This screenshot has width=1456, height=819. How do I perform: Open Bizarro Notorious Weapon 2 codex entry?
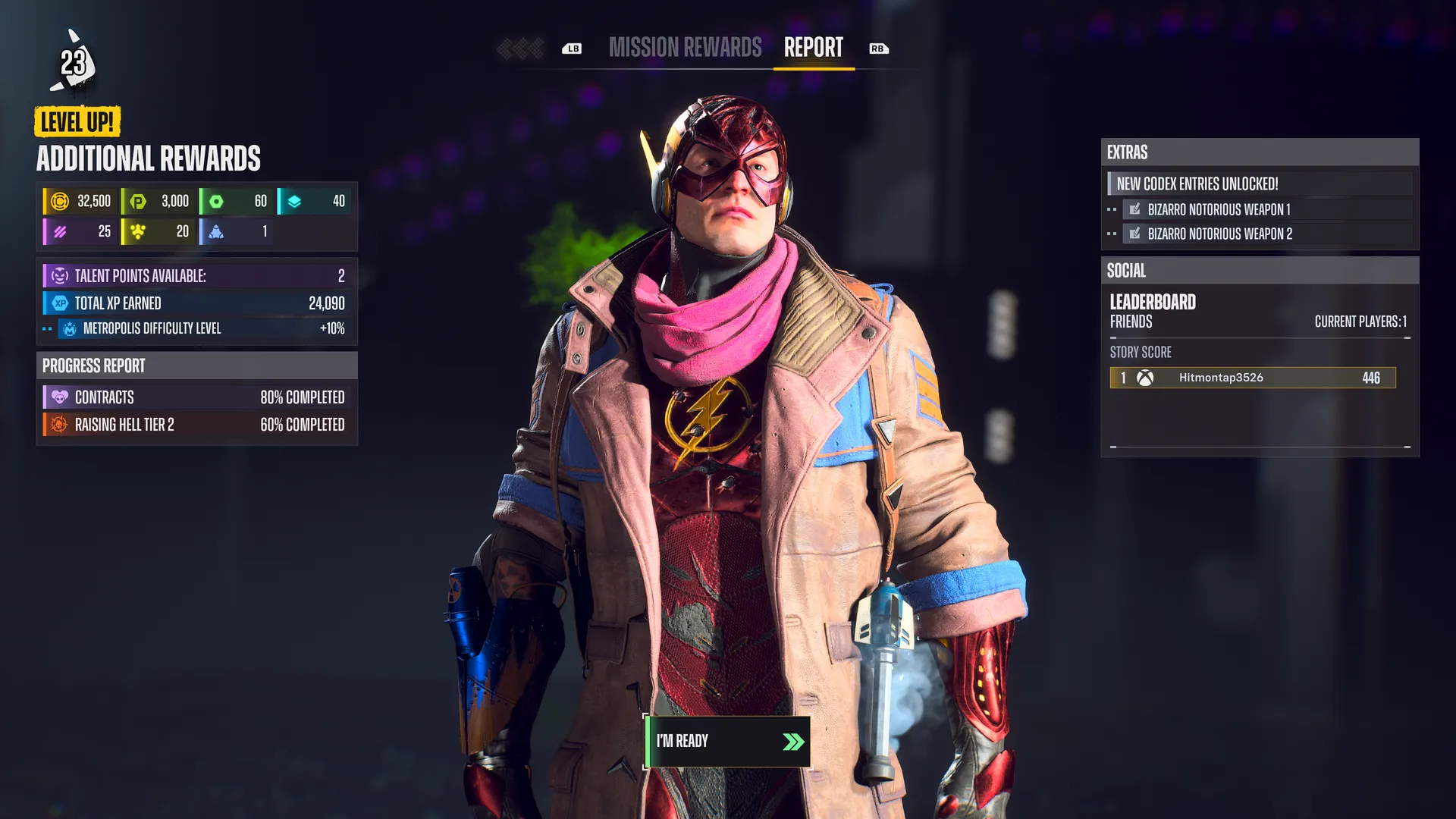click(x=1219, y=234)
